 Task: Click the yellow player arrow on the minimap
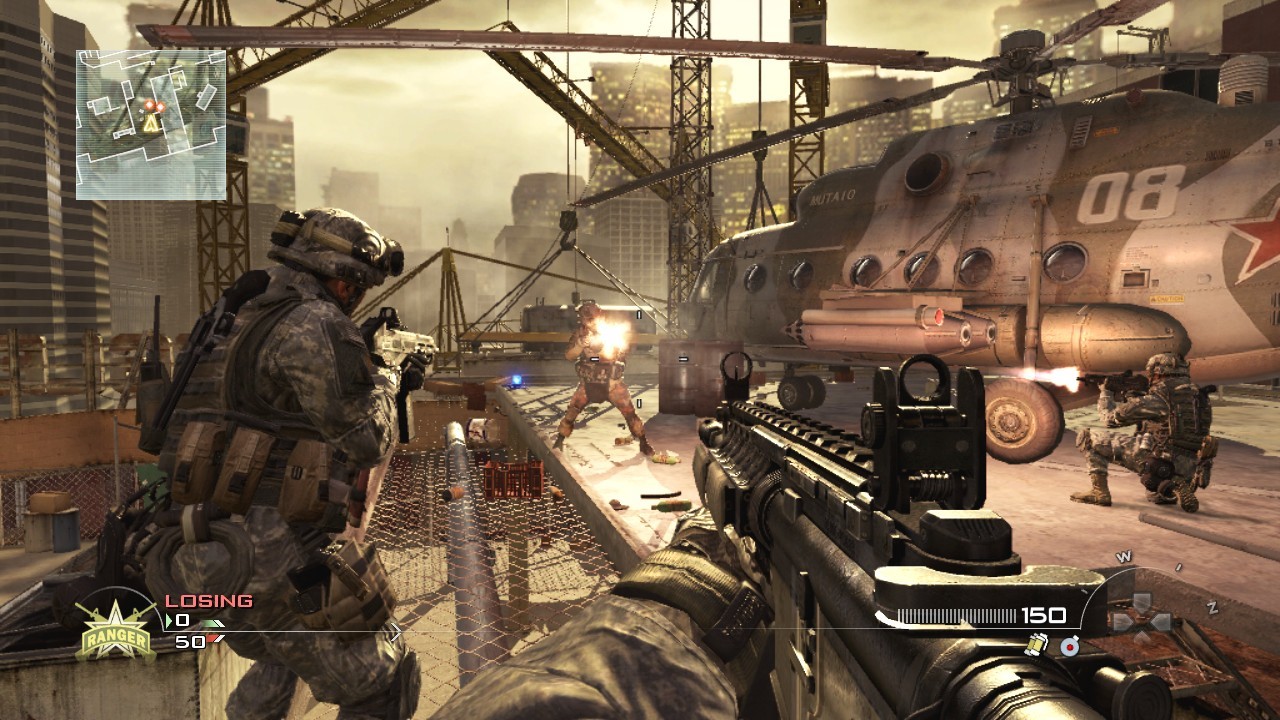coord(151,125)
